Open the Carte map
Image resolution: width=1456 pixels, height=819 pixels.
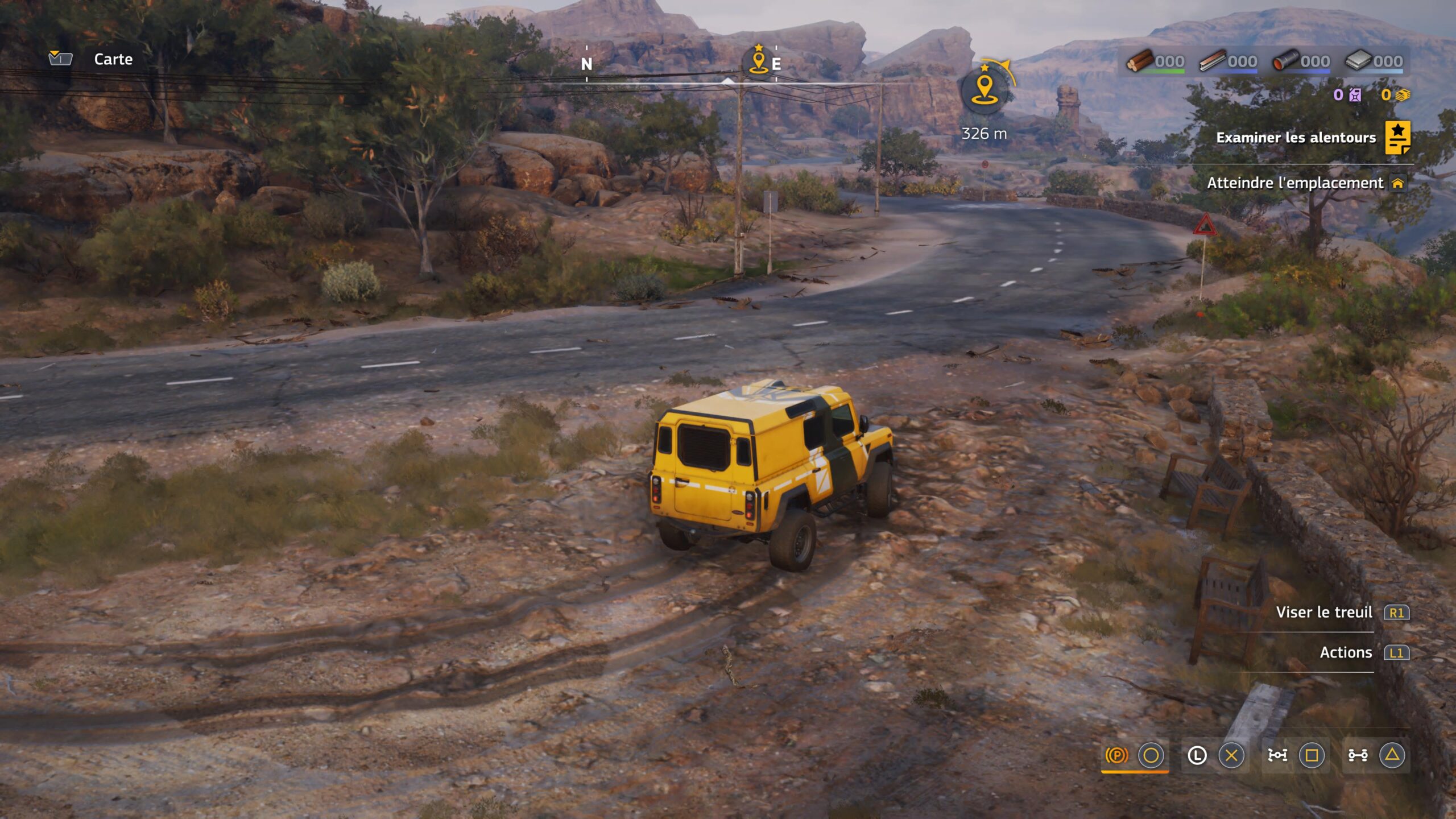click(x=113, y=59)
